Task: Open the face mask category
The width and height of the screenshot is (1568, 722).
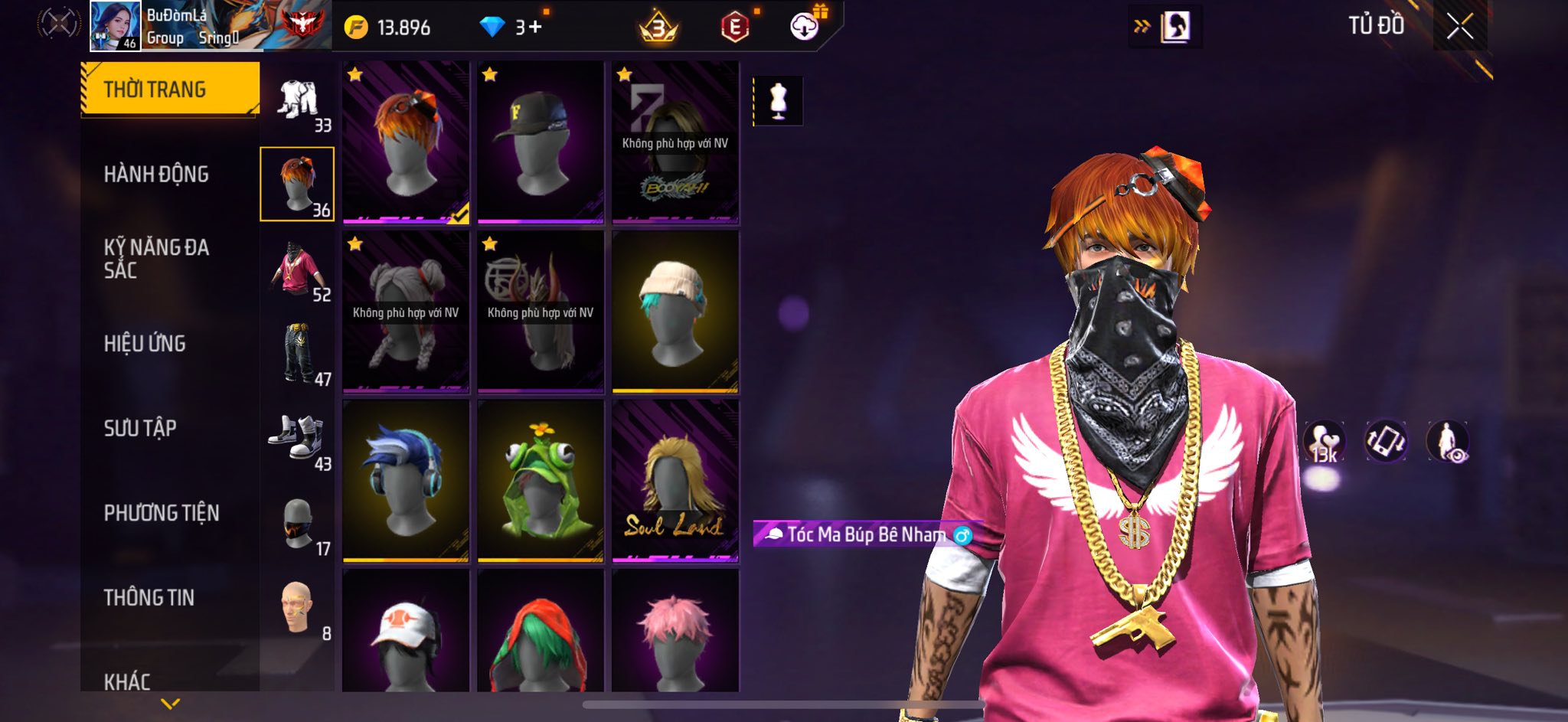Action: 298,524
